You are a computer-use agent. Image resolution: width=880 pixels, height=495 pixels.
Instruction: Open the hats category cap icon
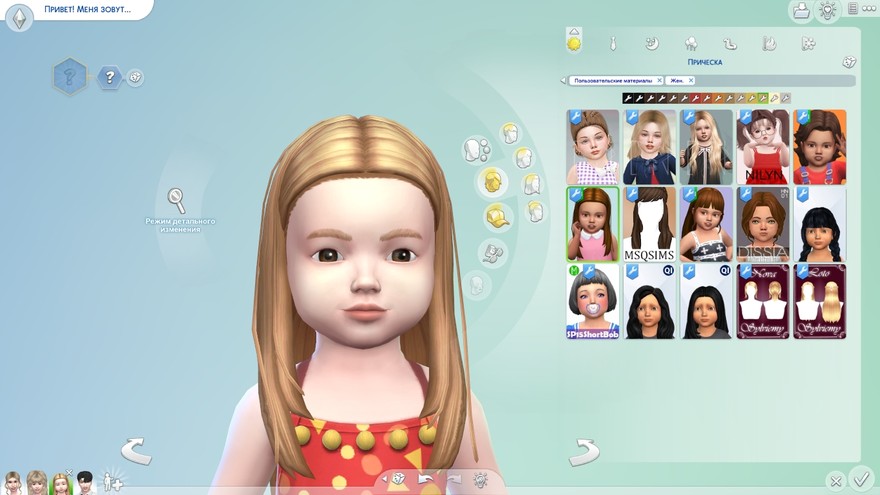tap(496, 216)
